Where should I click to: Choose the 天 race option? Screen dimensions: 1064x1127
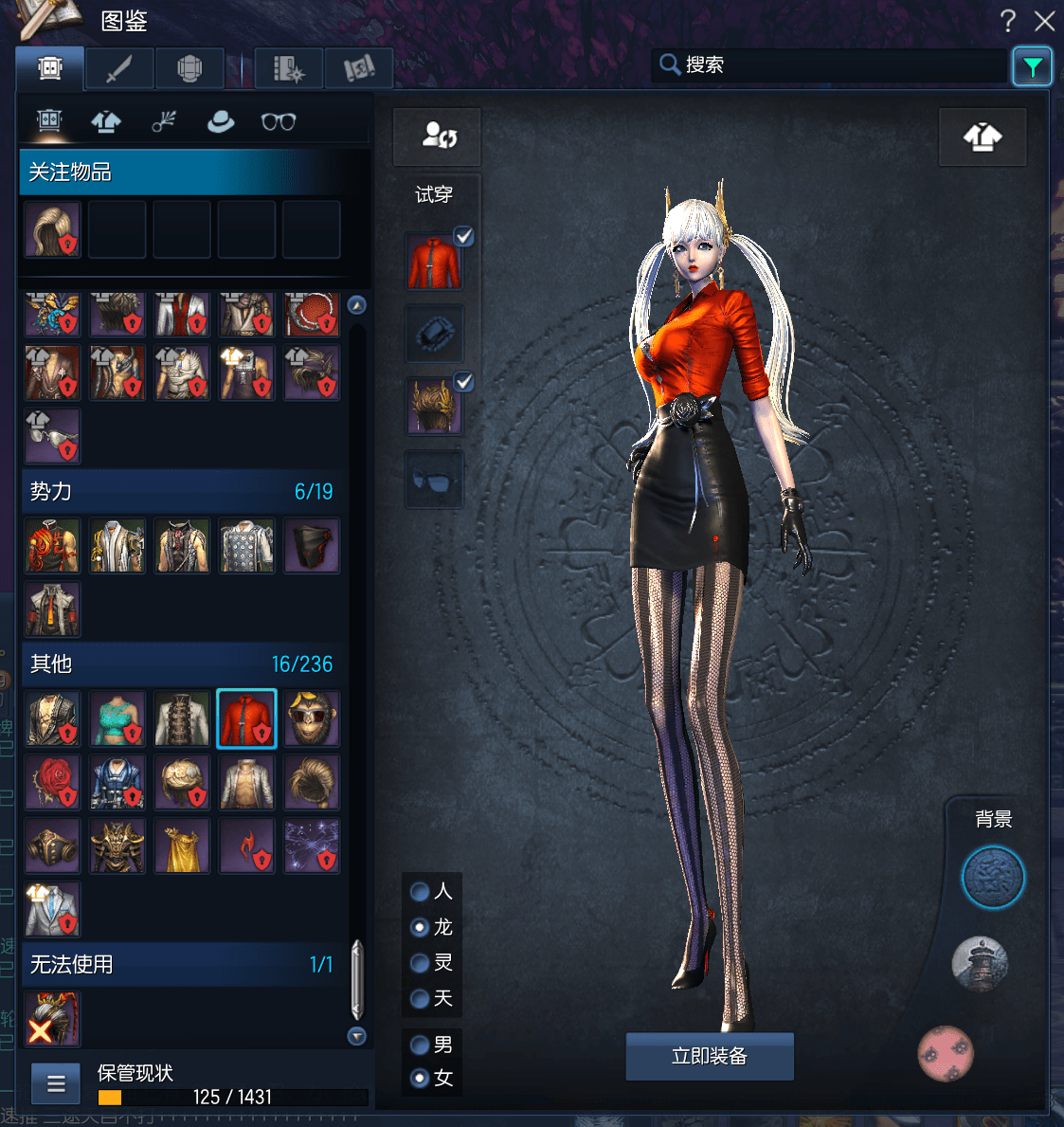coord(420,998)
